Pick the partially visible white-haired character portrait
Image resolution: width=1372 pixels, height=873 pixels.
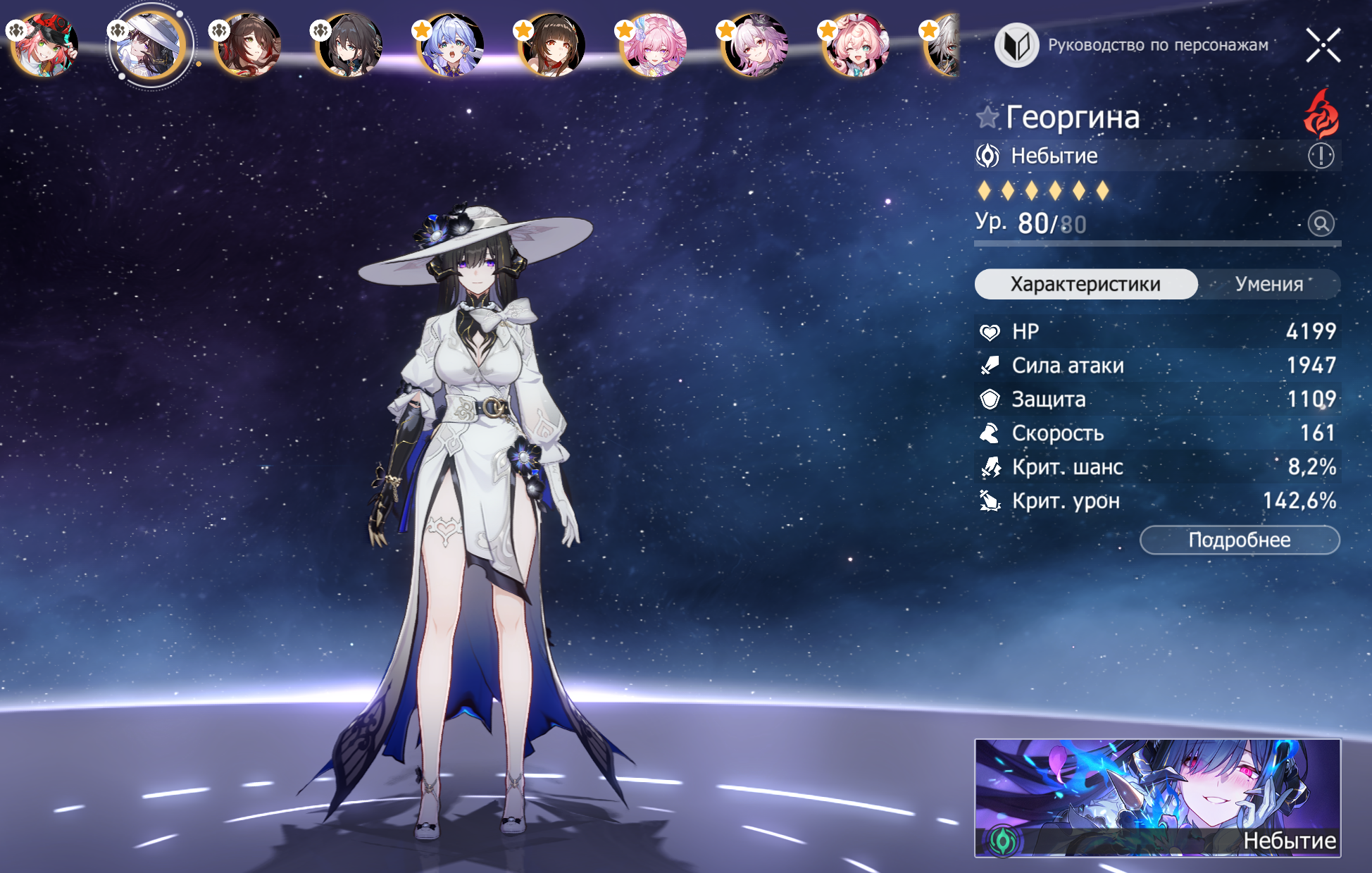coord(942,45)
